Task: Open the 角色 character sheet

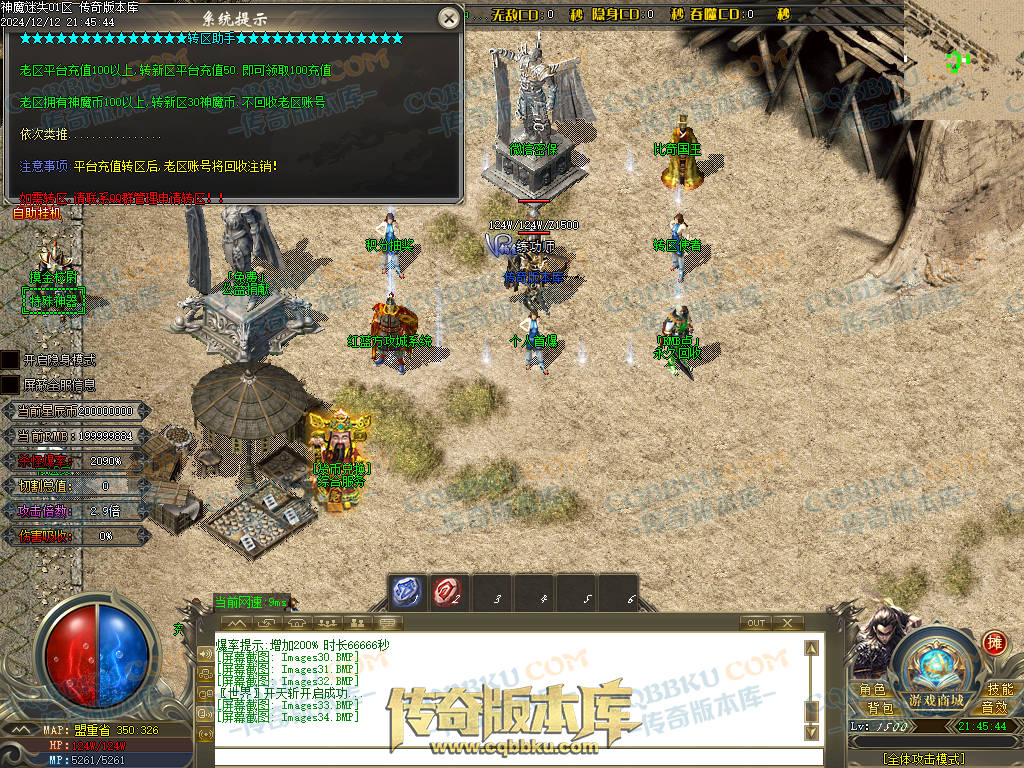Action: (872, 690)
